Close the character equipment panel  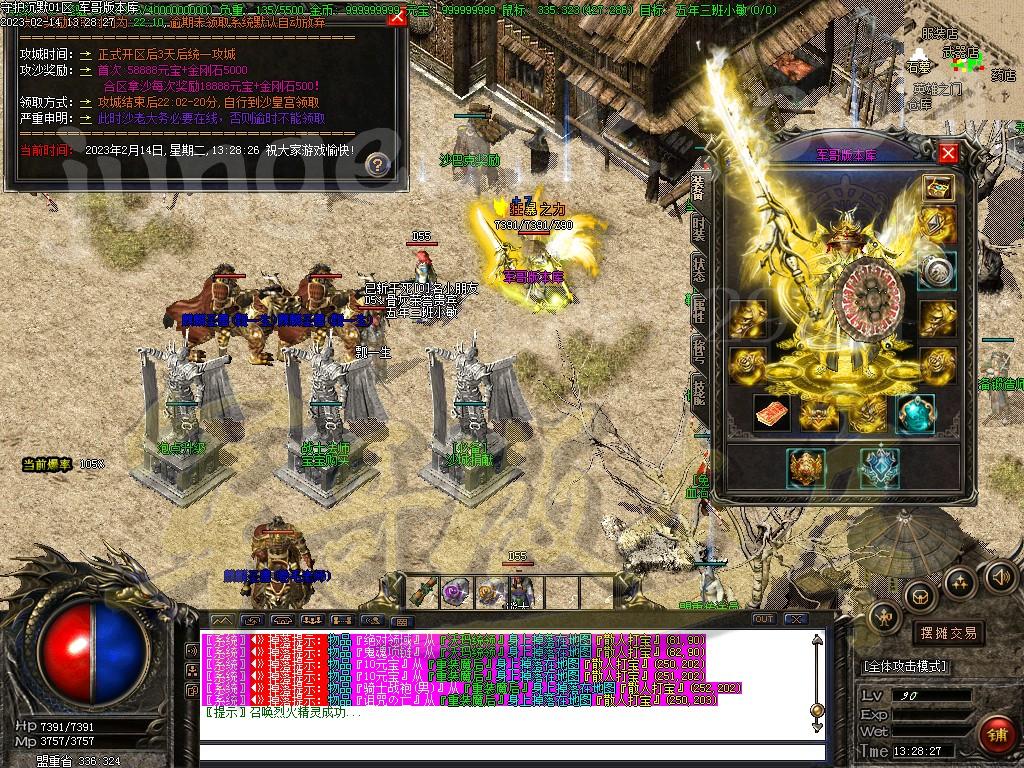click(x=948, y=153)
